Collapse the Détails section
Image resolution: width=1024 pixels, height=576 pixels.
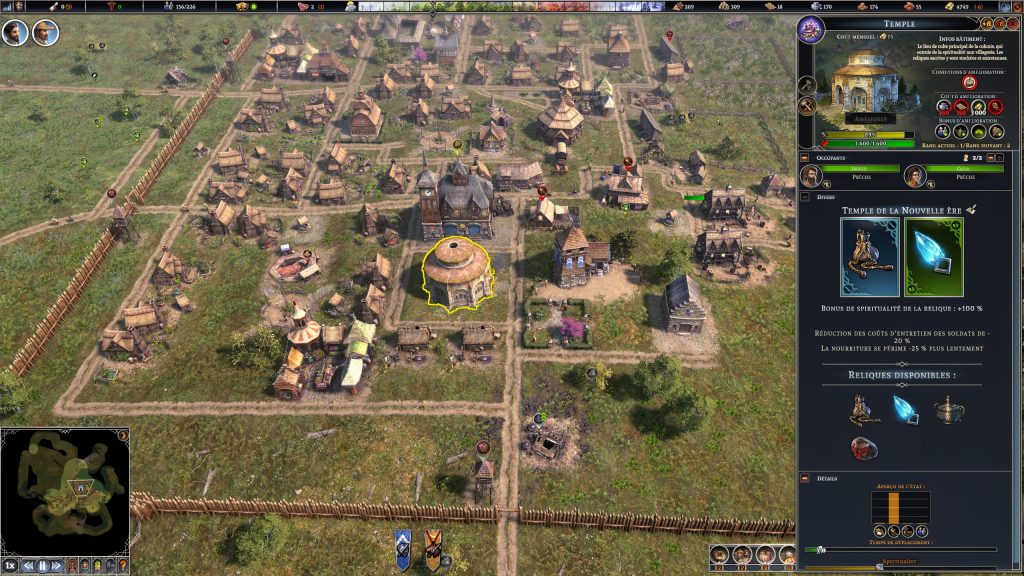(804, 479)
